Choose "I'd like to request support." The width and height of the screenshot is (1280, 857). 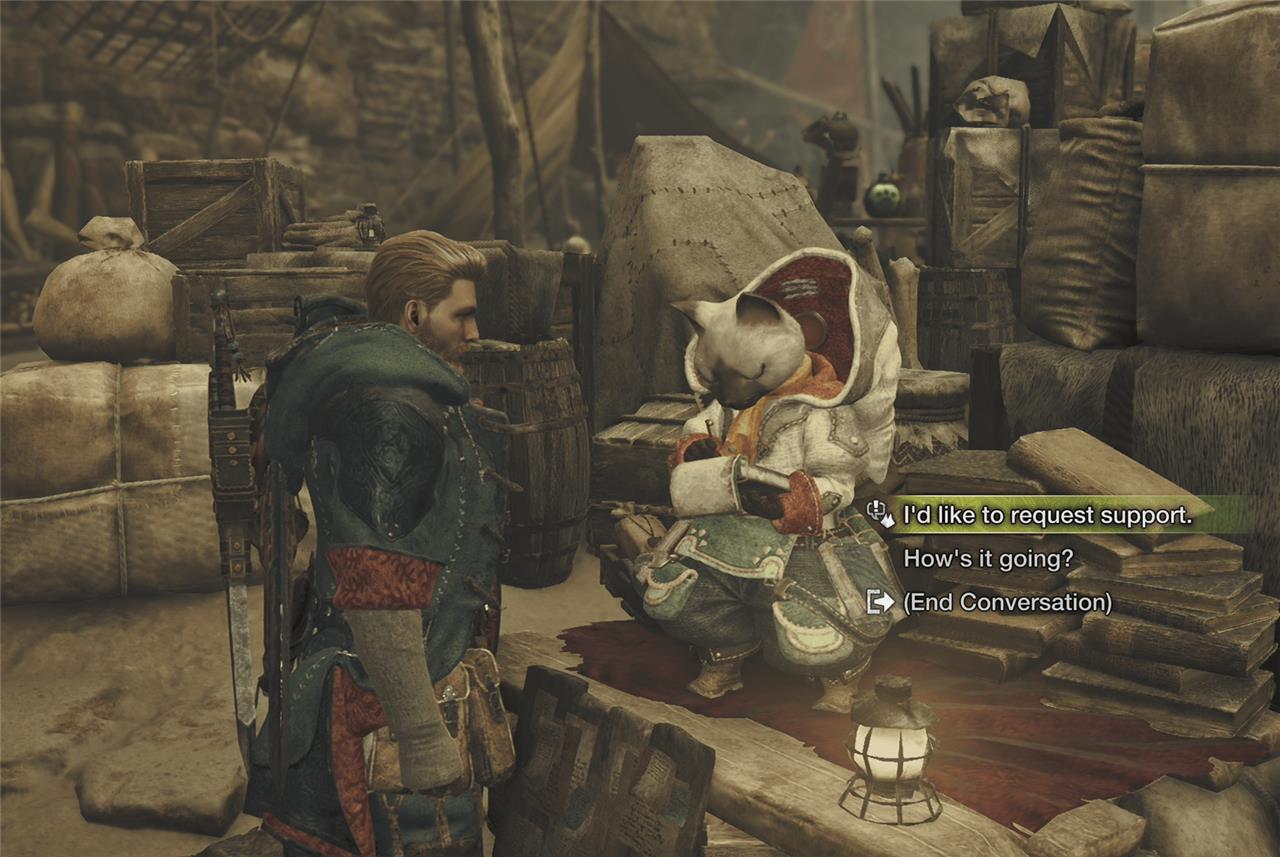click(1047, 516)
